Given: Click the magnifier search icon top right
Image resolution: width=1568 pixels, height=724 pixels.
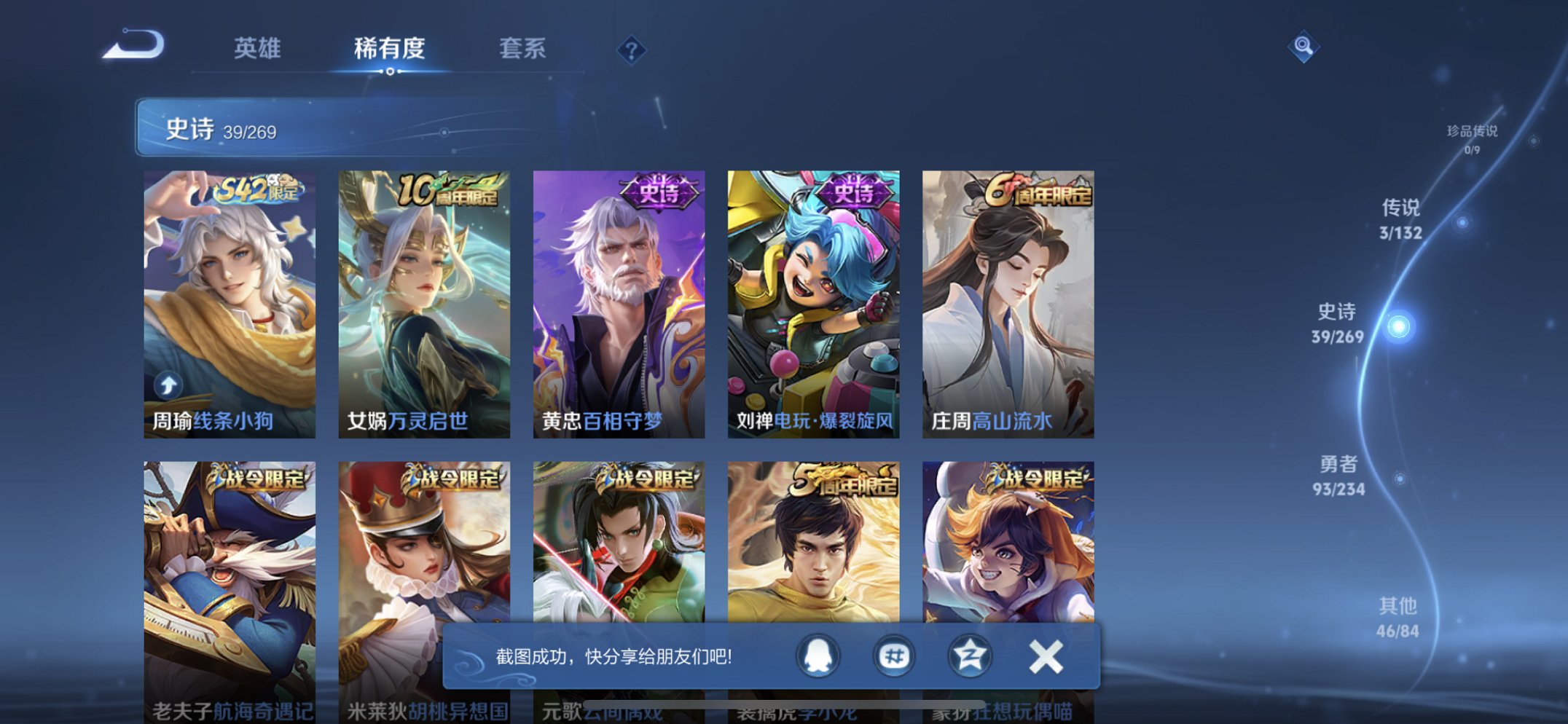Looking at the screenshot, I should pyautogui.click(x=1304, y=48).
